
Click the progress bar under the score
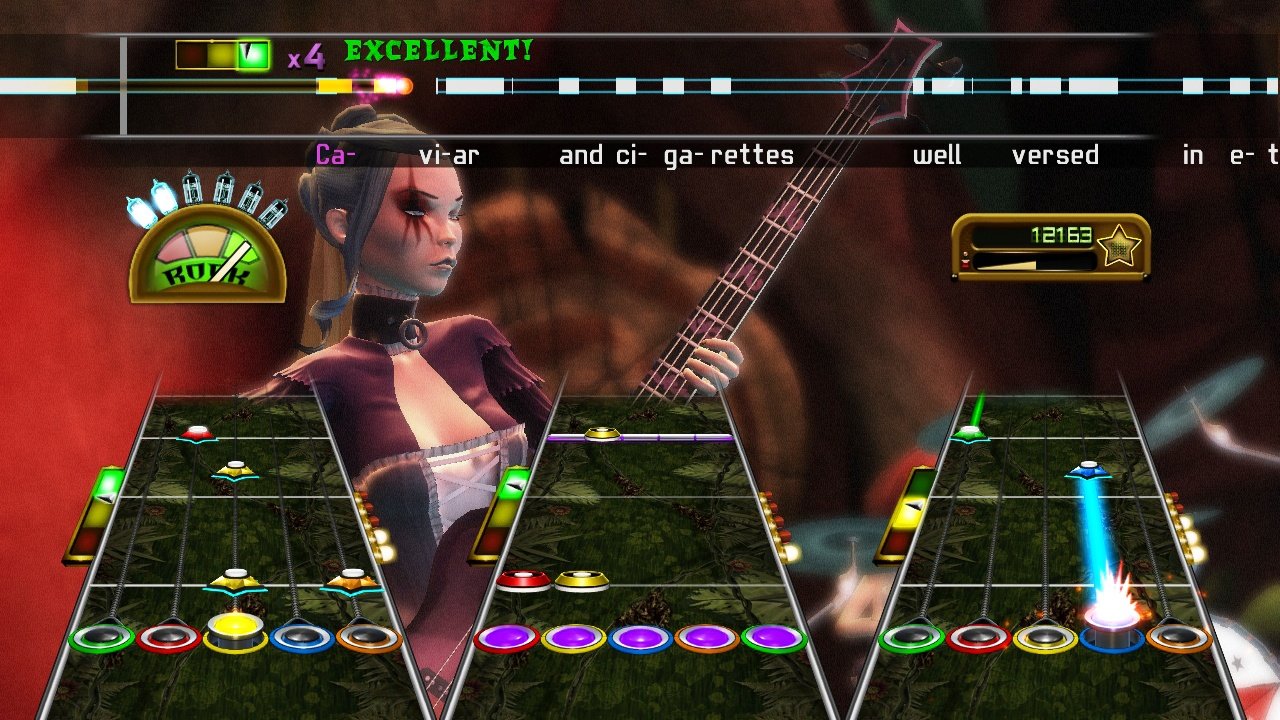[x=1035, y=262]
